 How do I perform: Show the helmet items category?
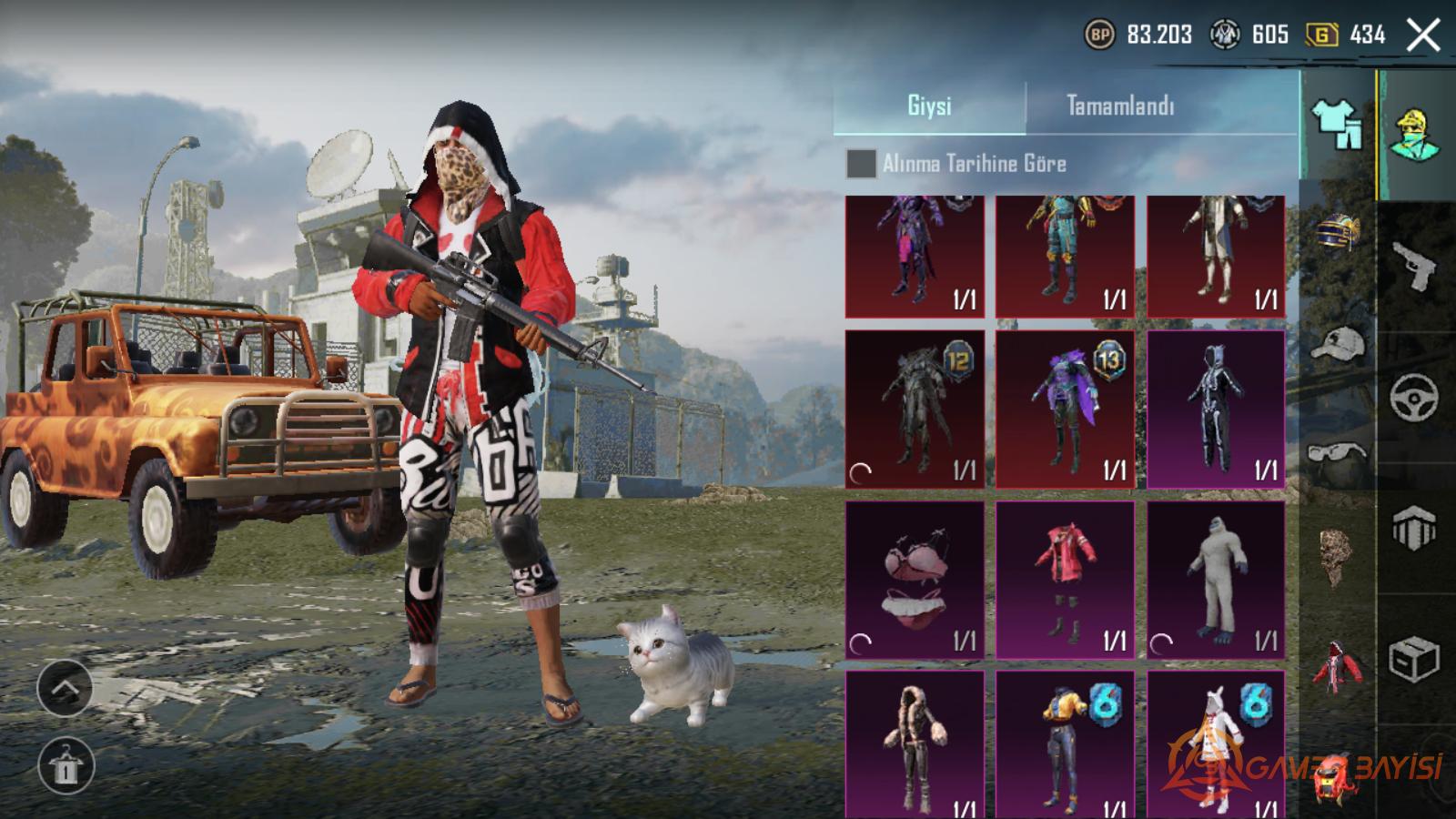pyautogui.click(x=1337, y=232)
